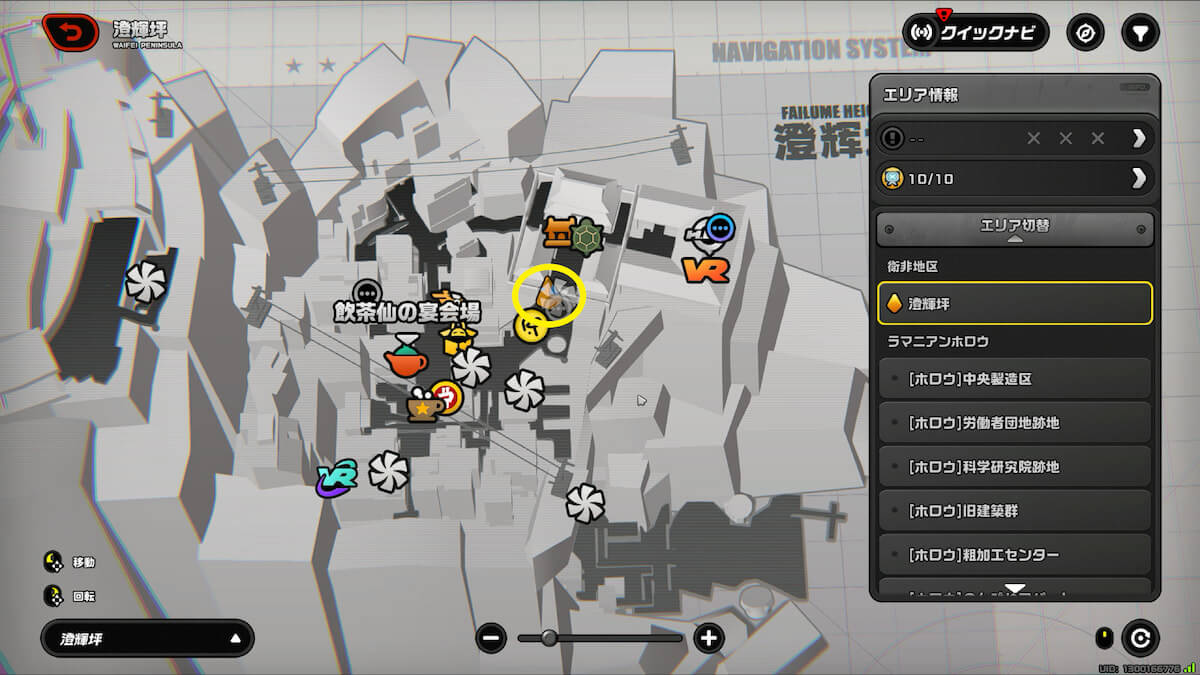Select [ホロウ]労働者団地跡地 area
The width and height of the screenshot is (1200, 675).
pos(1015,423)
